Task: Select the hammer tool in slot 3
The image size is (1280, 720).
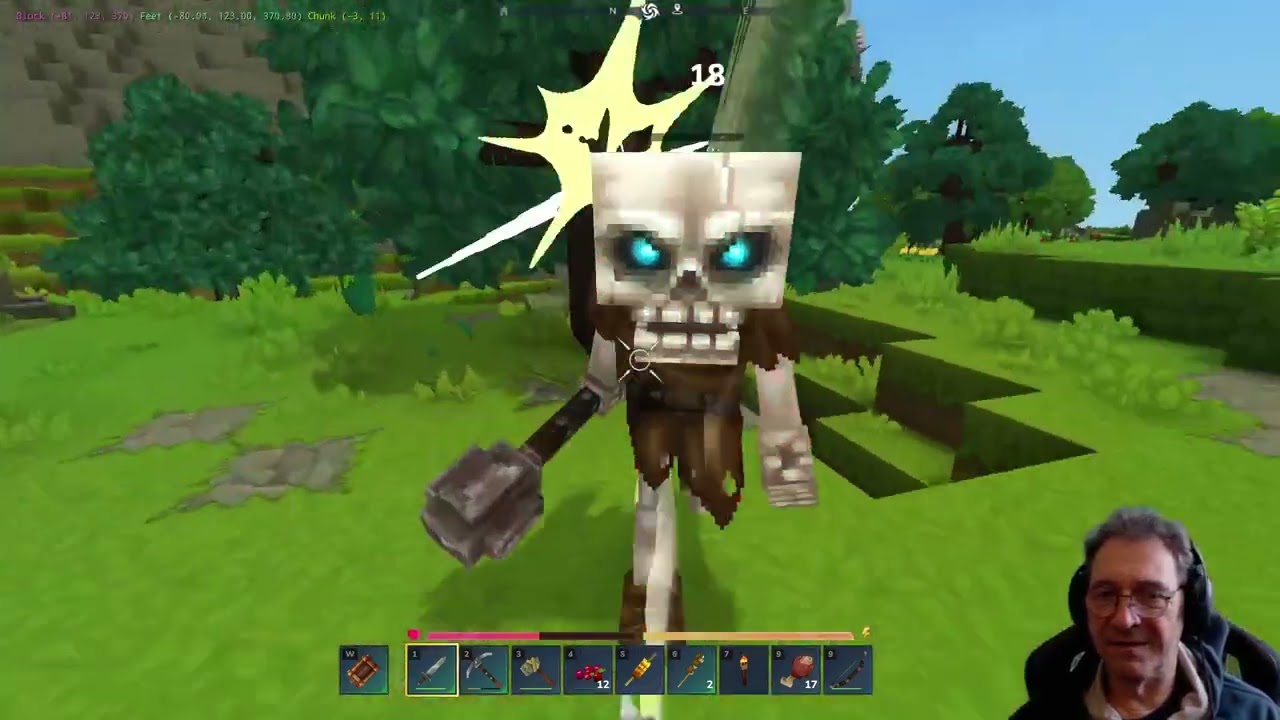Action: point(536,668)
